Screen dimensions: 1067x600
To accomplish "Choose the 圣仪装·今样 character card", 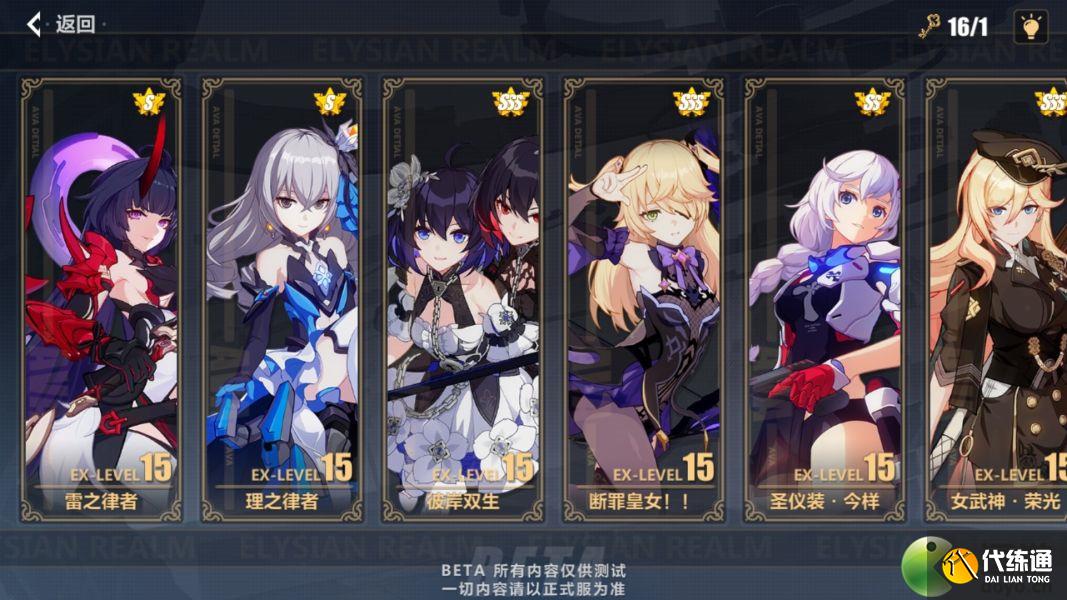I will tap(824, 300).
